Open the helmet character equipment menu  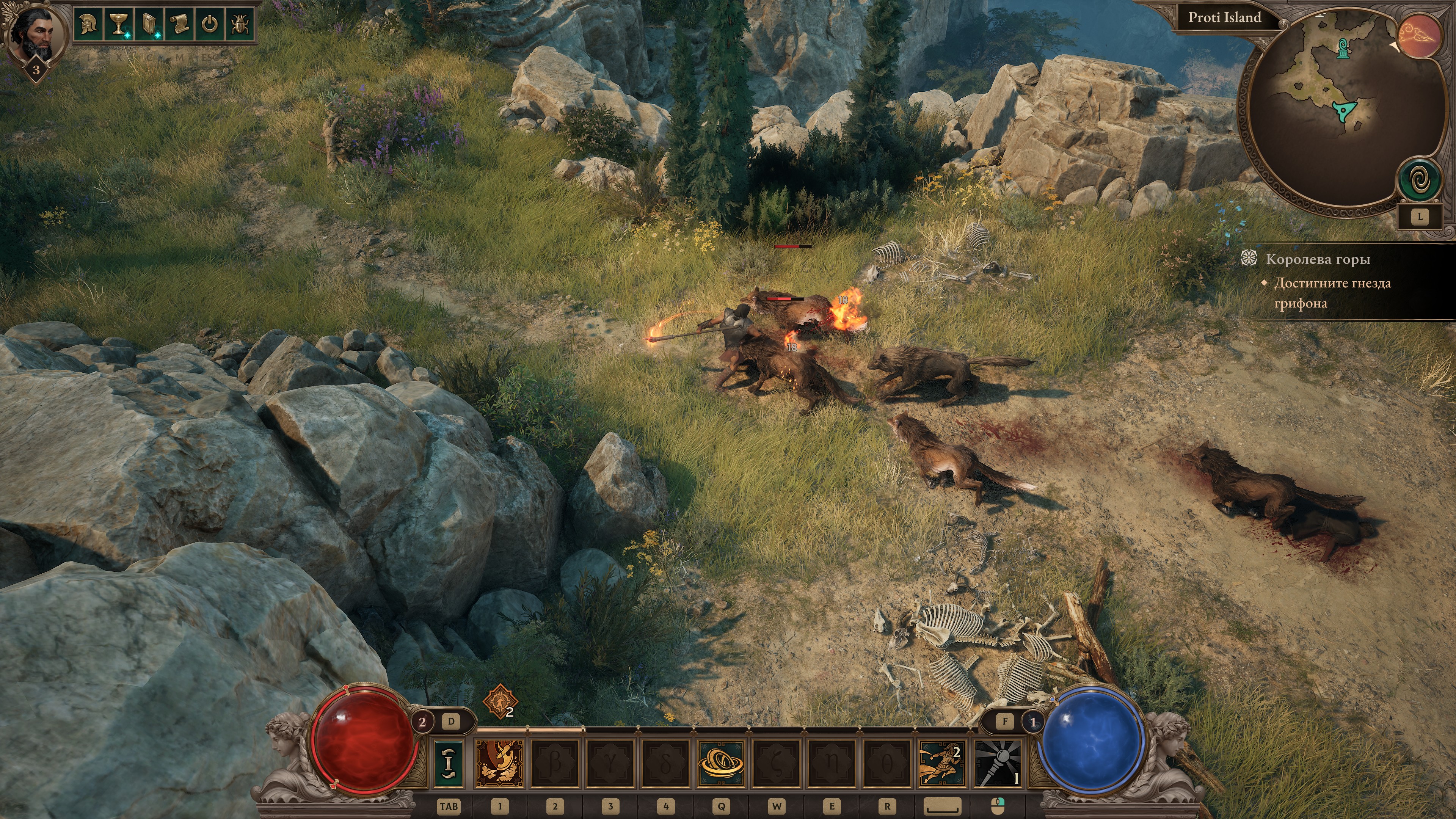88,24
